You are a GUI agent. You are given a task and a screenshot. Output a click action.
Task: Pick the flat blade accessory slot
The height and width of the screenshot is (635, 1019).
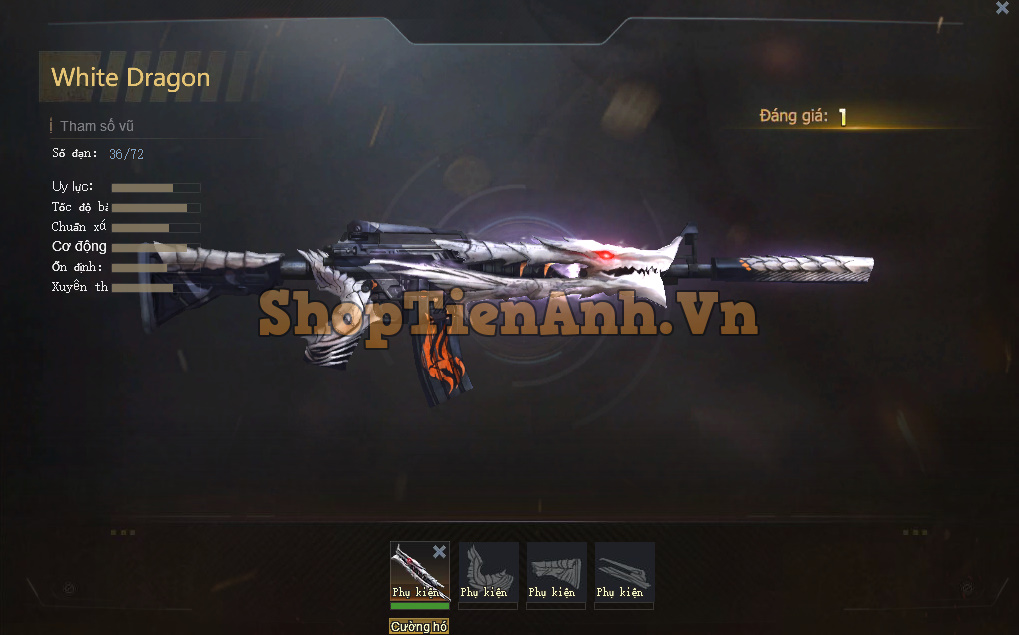(624, 572)
